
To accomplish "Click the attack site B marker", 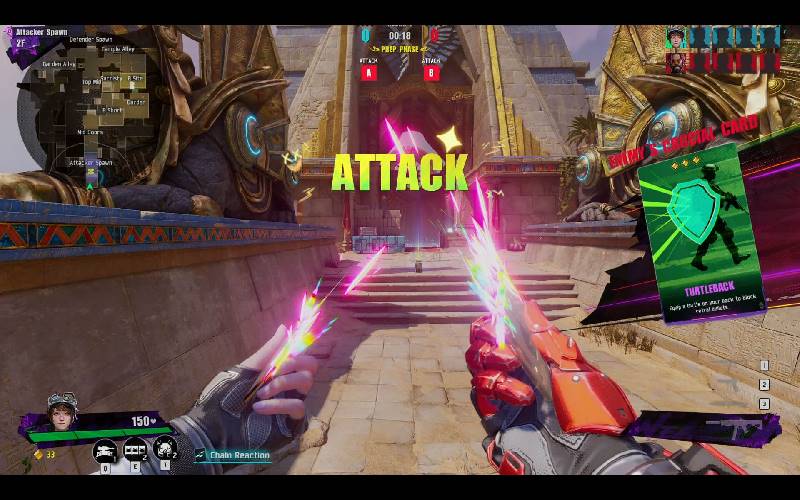I will (432, 72).
